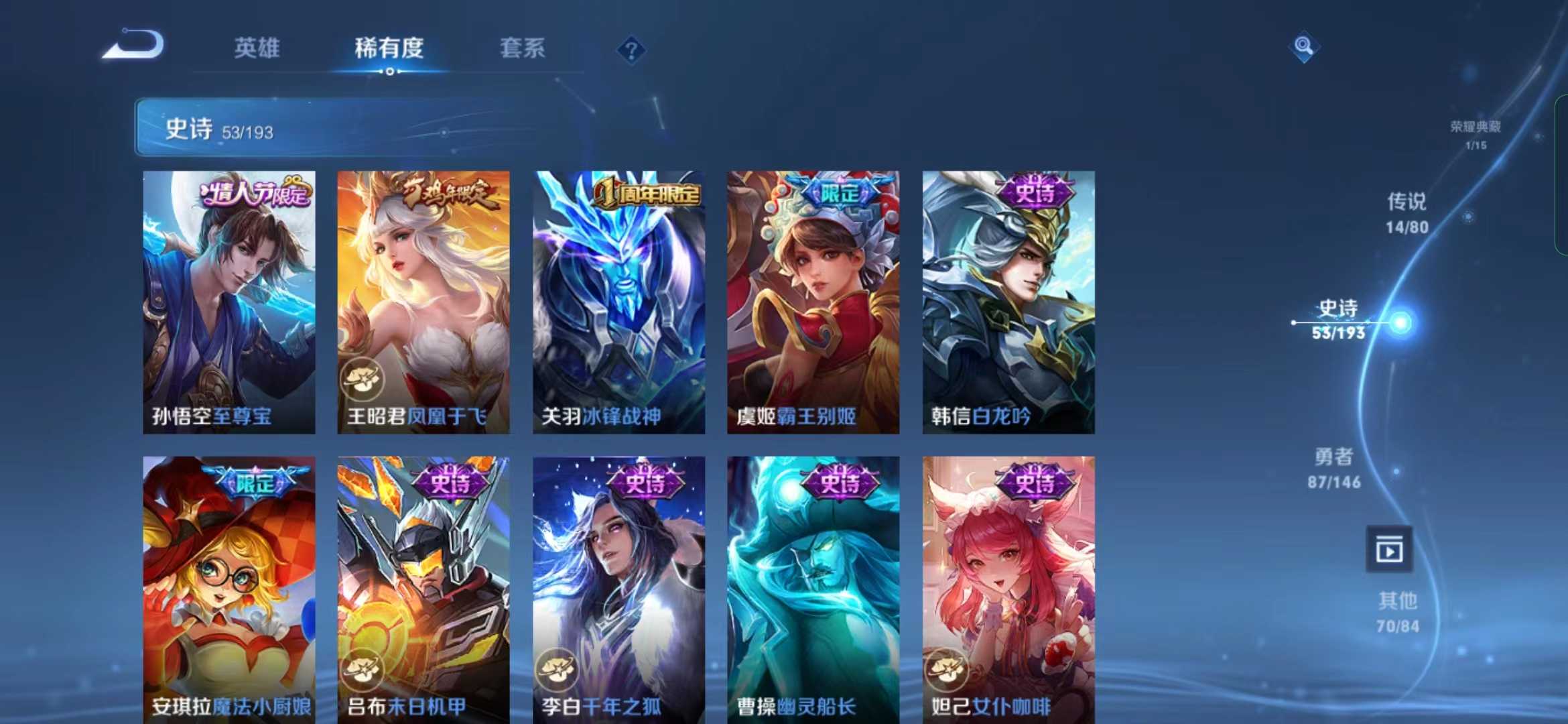Image resolution: width=1568 pixels, height=724 pixels.
Task: Open the 英雄 tab
Action: tap(258, 48)
